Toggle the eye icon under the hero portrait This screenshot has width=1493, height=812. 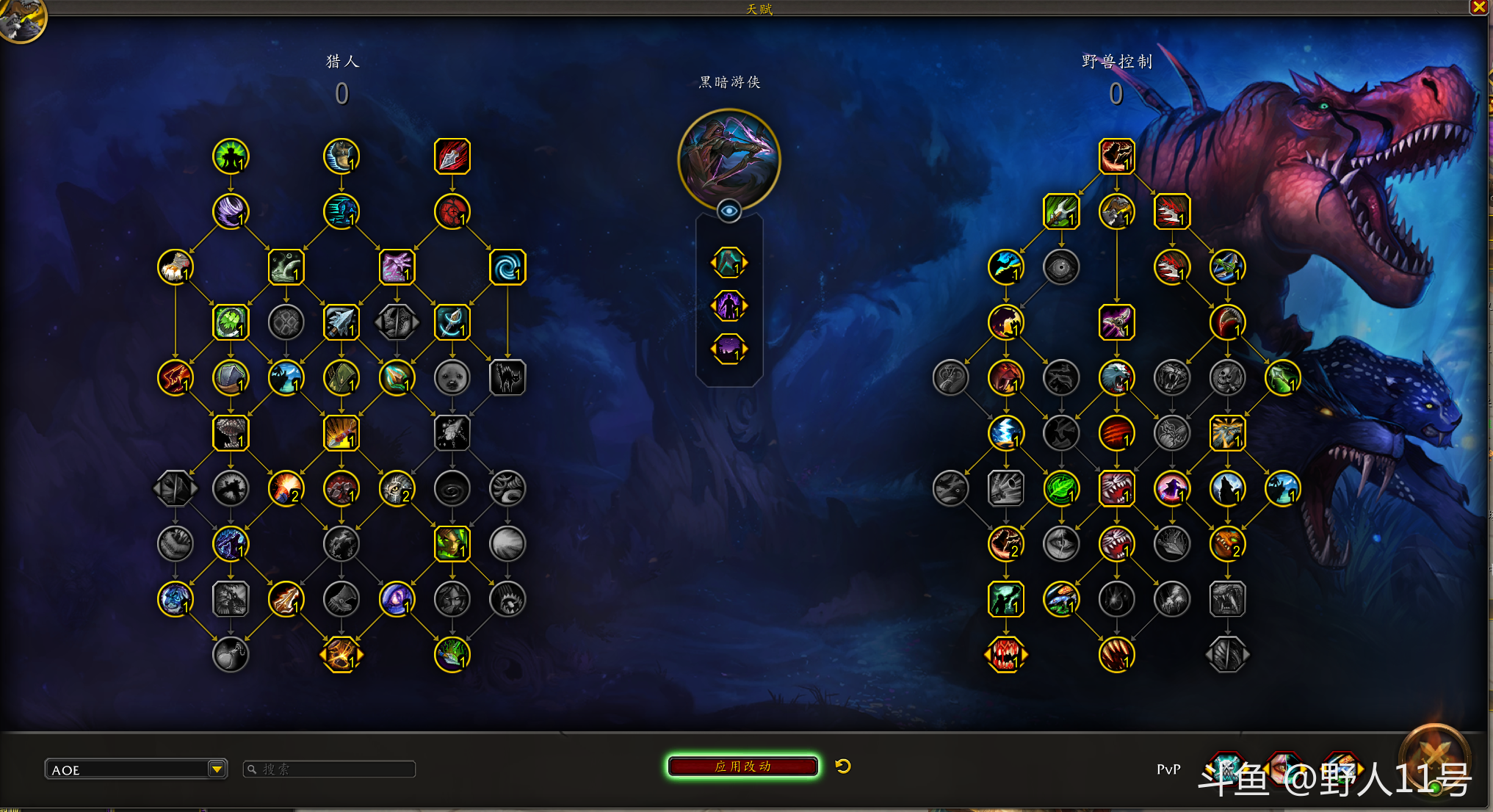click(729, 211)
